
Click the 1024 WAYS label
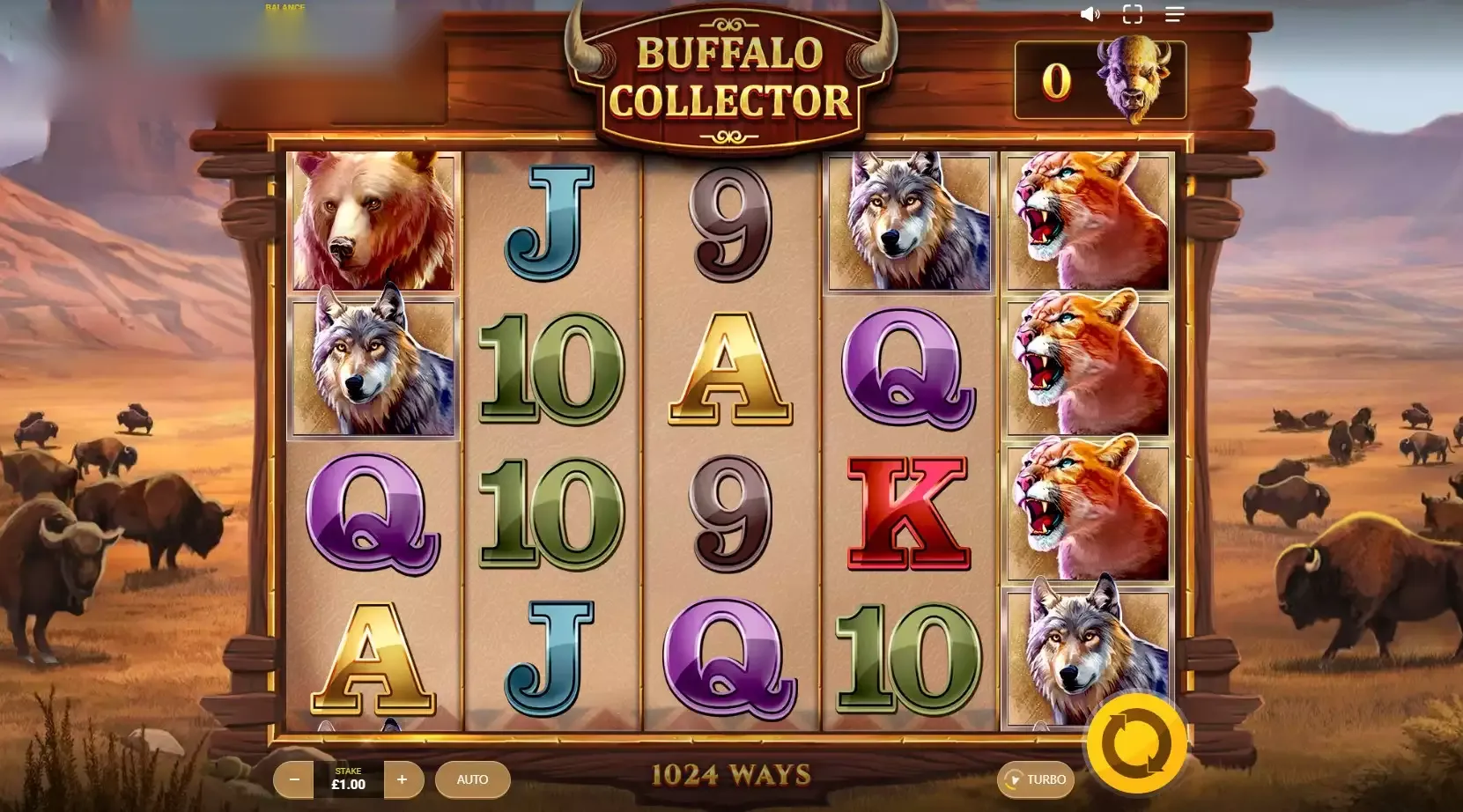pos(731,774)
